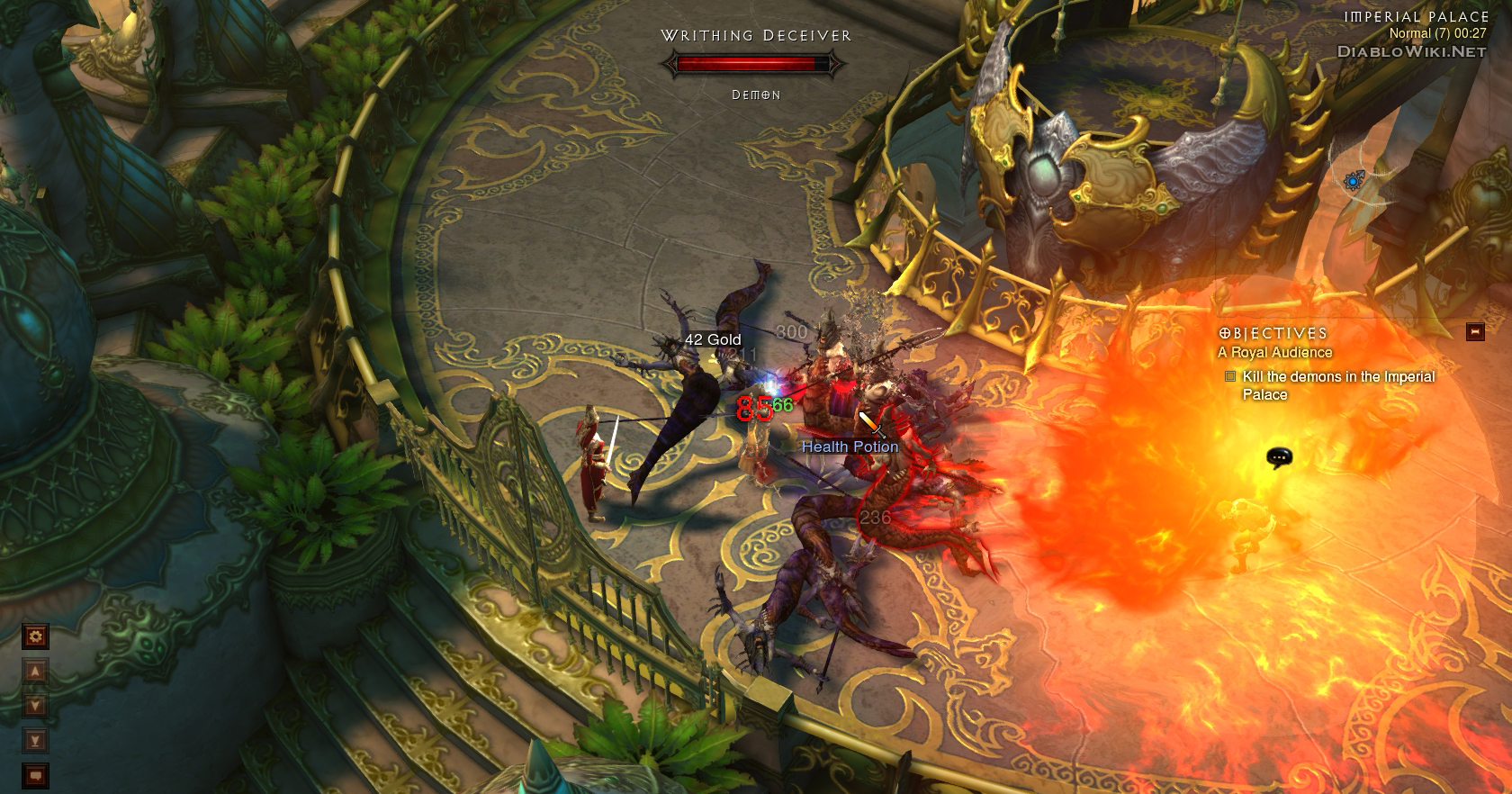Pick up the Health Potion item label

point(850,447)
